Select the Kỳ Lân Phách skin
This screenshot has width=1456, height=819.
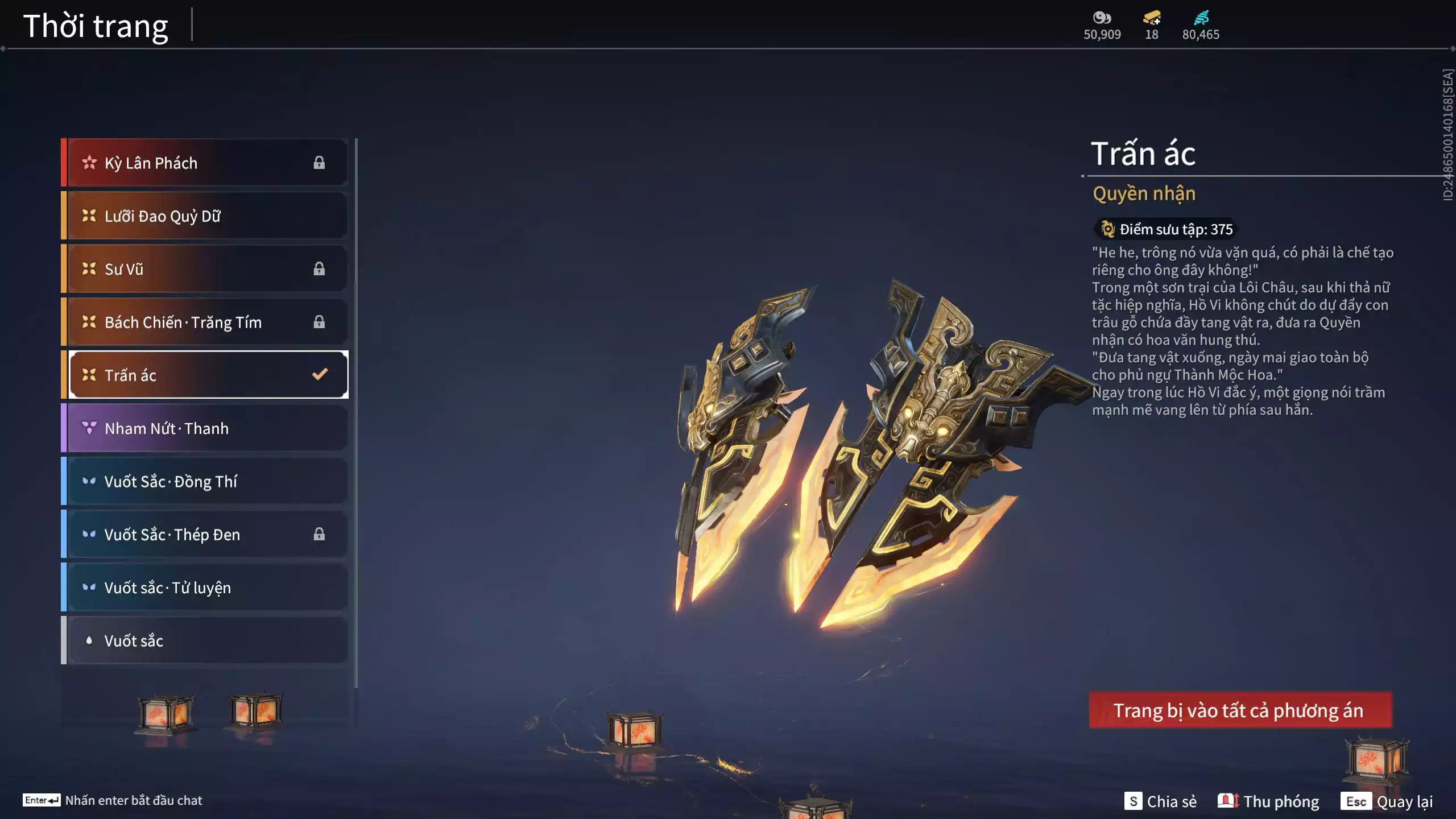point(205,163)
